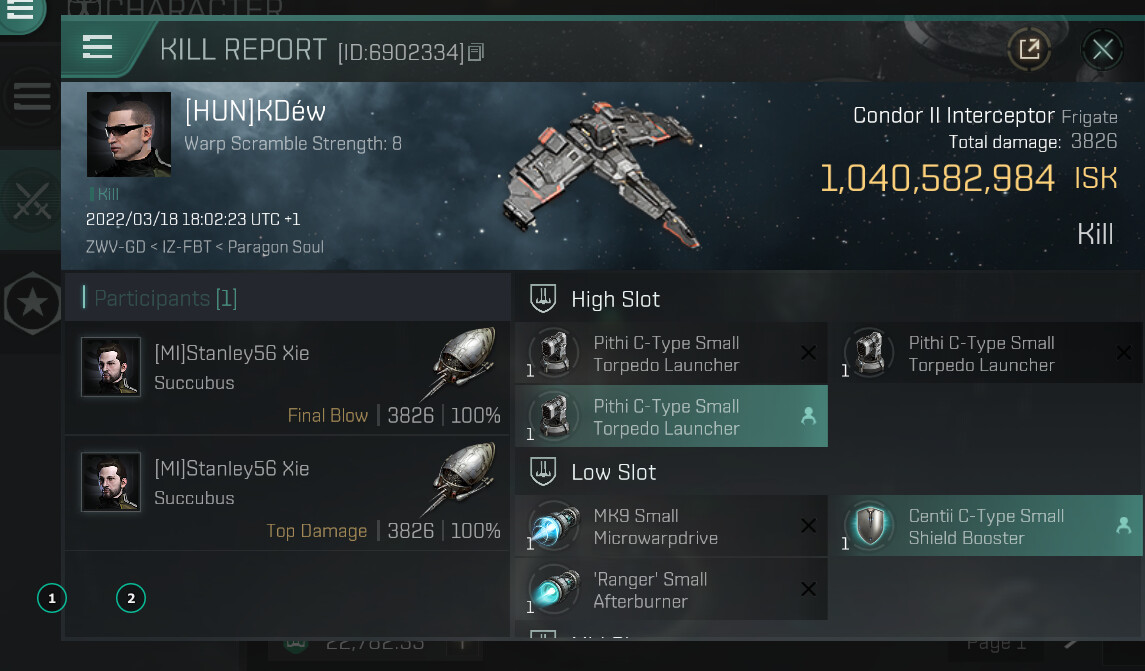Go to participants page 1
This screenshot has width=1145, height=671.
tap(52, 599)
